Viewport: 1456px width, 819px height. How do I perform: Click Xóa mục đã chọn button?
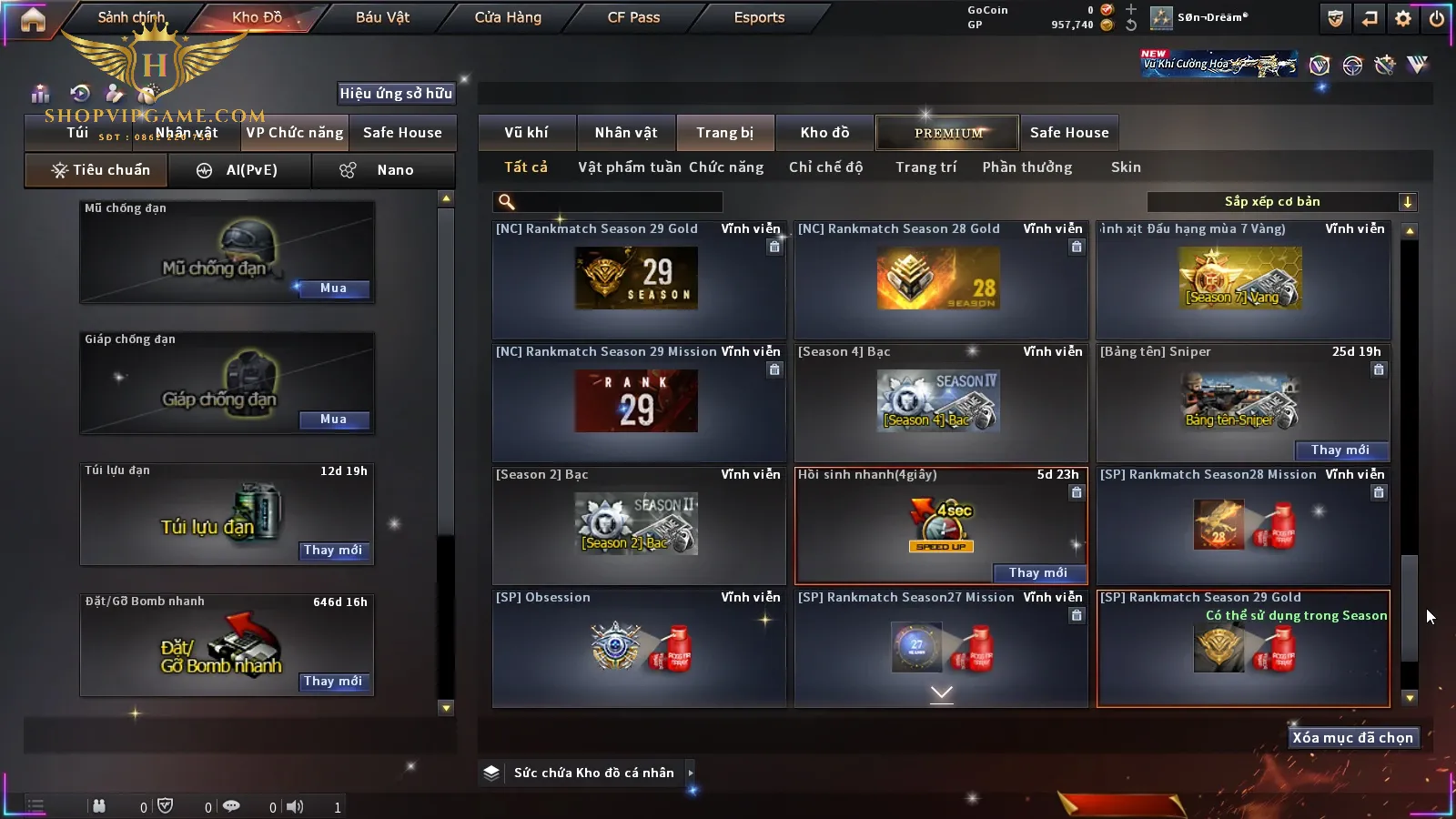(x=1352, y=738)
